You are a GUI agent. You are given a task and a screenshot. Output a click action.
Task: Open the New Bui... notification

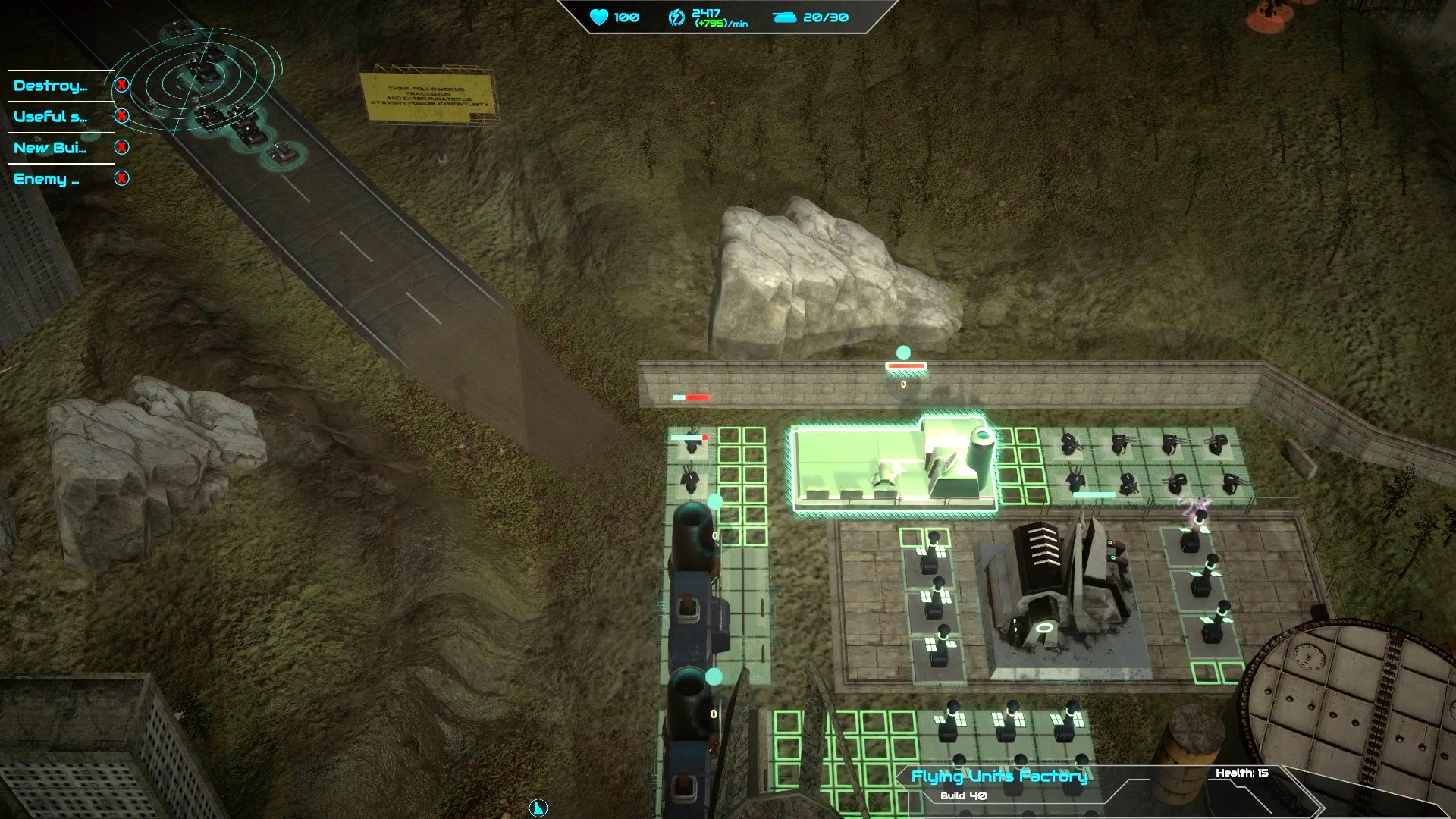pos(50,148)
